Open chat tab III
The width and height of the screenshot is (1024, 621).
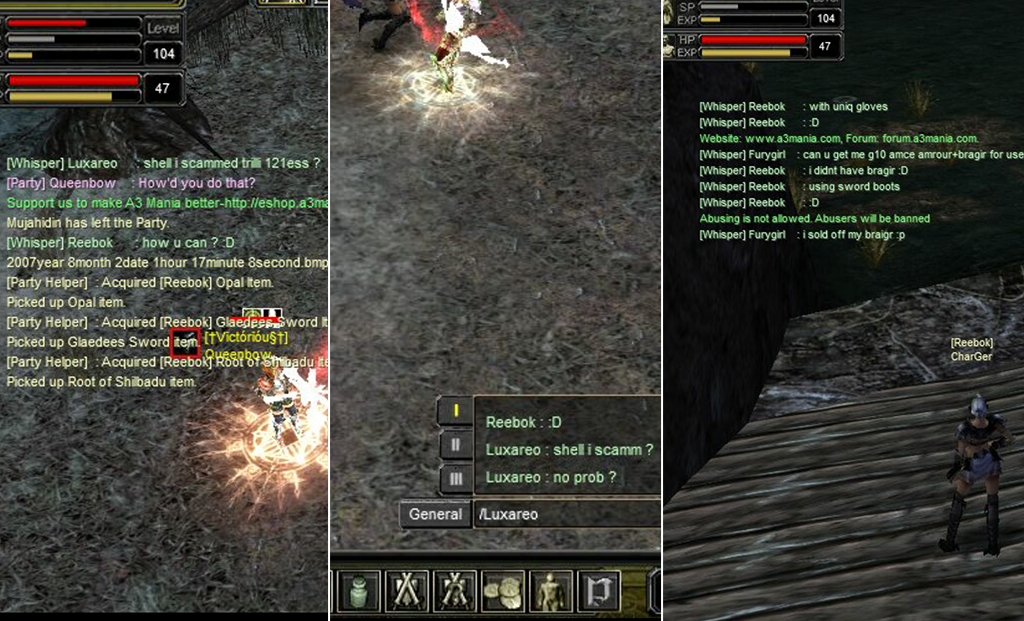456,479
